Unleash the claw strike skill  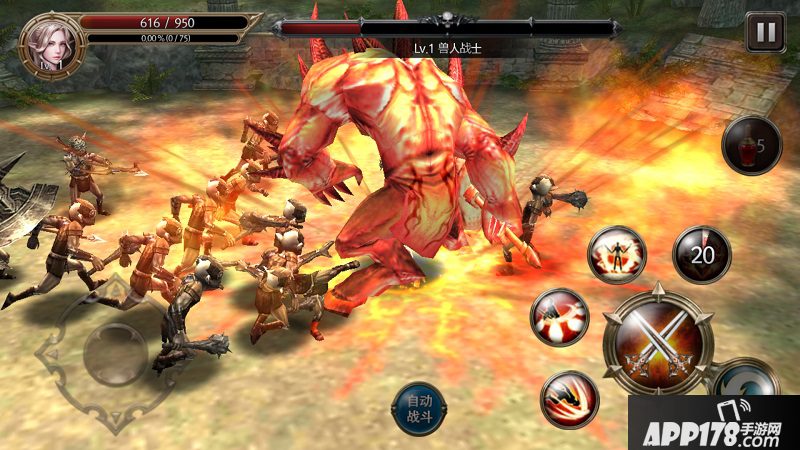coord(570,399)
